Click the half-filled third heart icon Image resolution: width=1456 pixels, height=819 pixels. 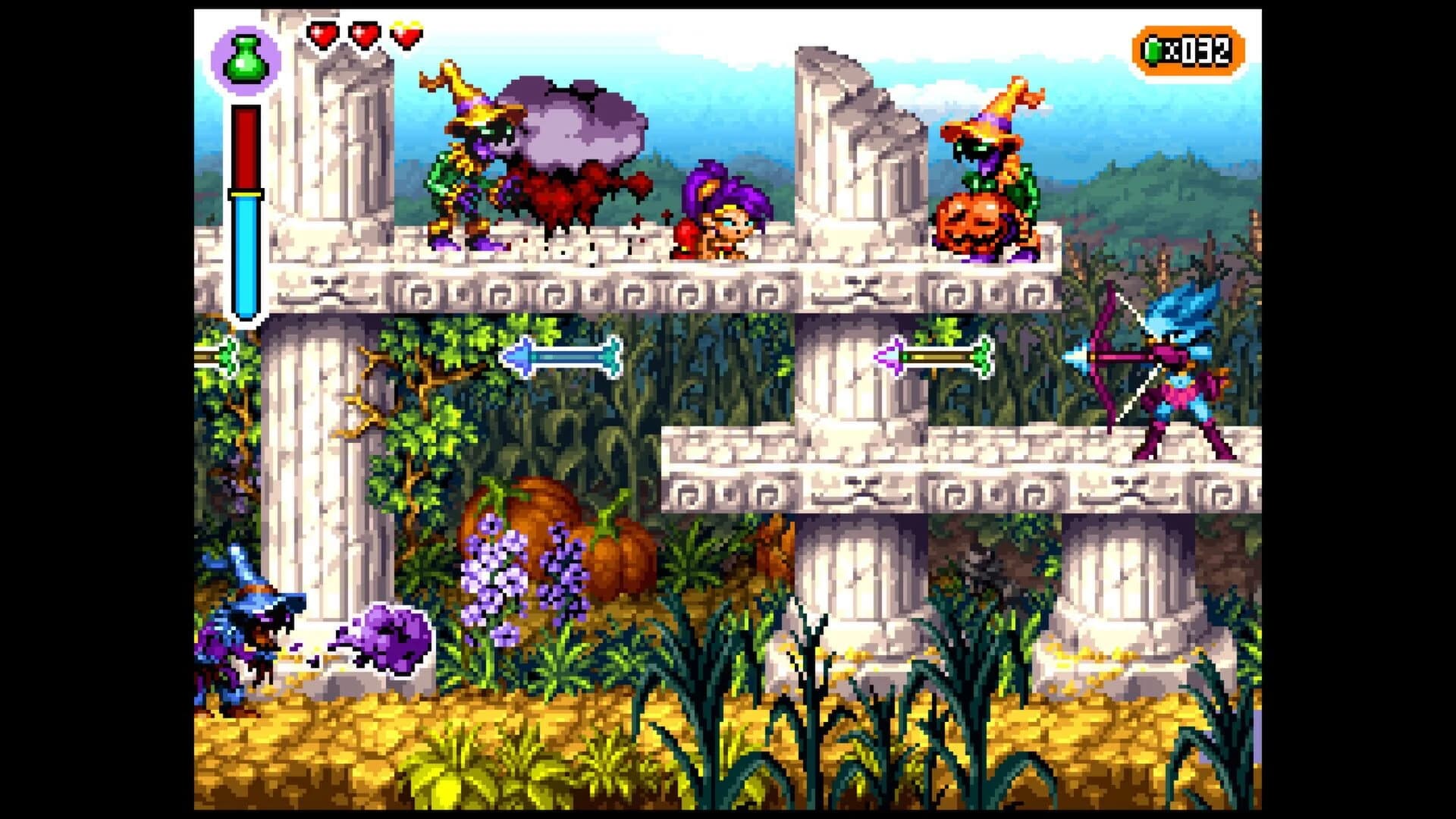click(406, 34)
